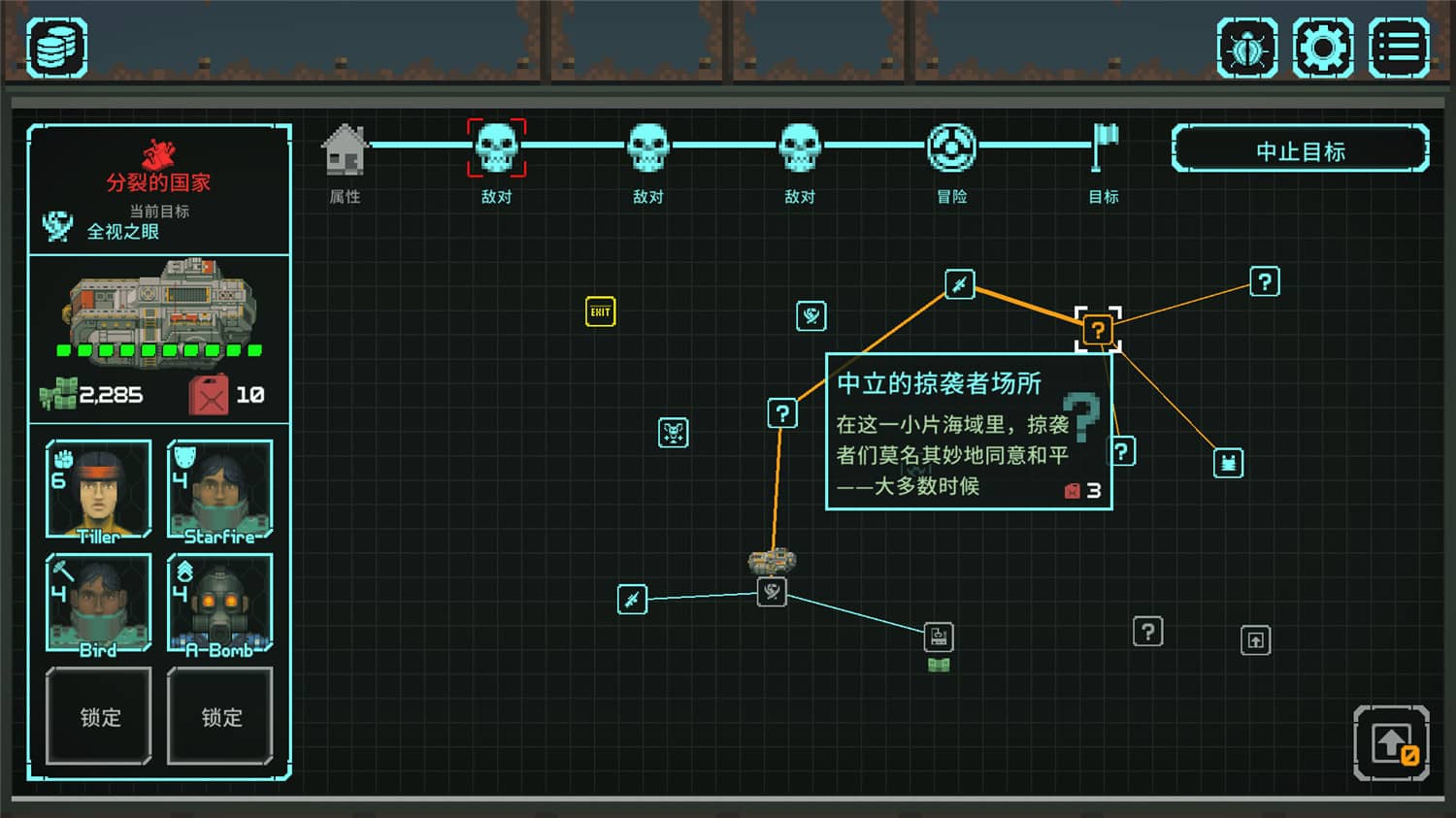Click the second 锁定 lock slot button
The image size is (1456, 818).
click(219, 718)
